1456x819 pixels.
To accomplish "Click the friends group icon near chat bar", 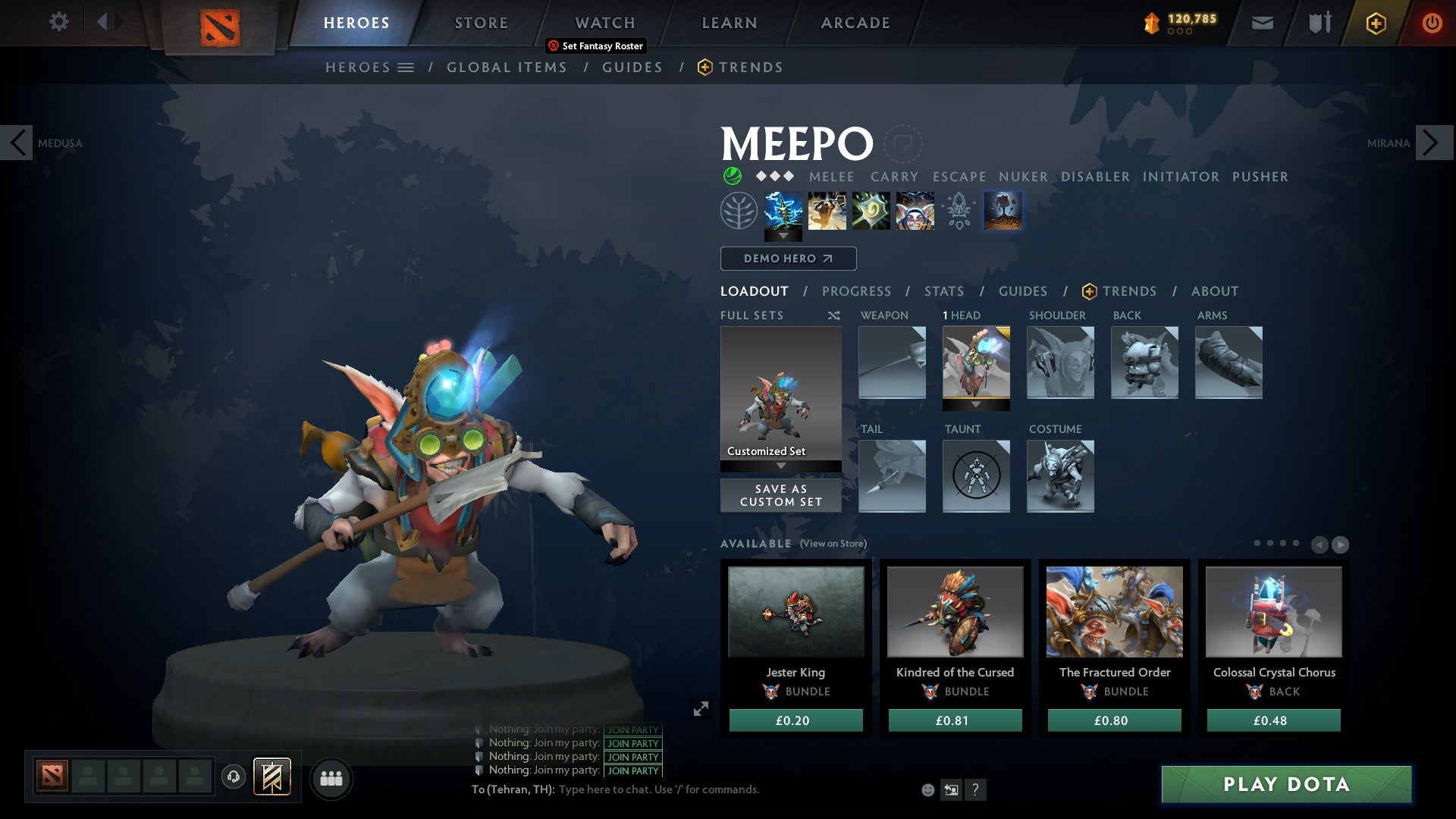I will pyautogui.click(x=331, y=778).
